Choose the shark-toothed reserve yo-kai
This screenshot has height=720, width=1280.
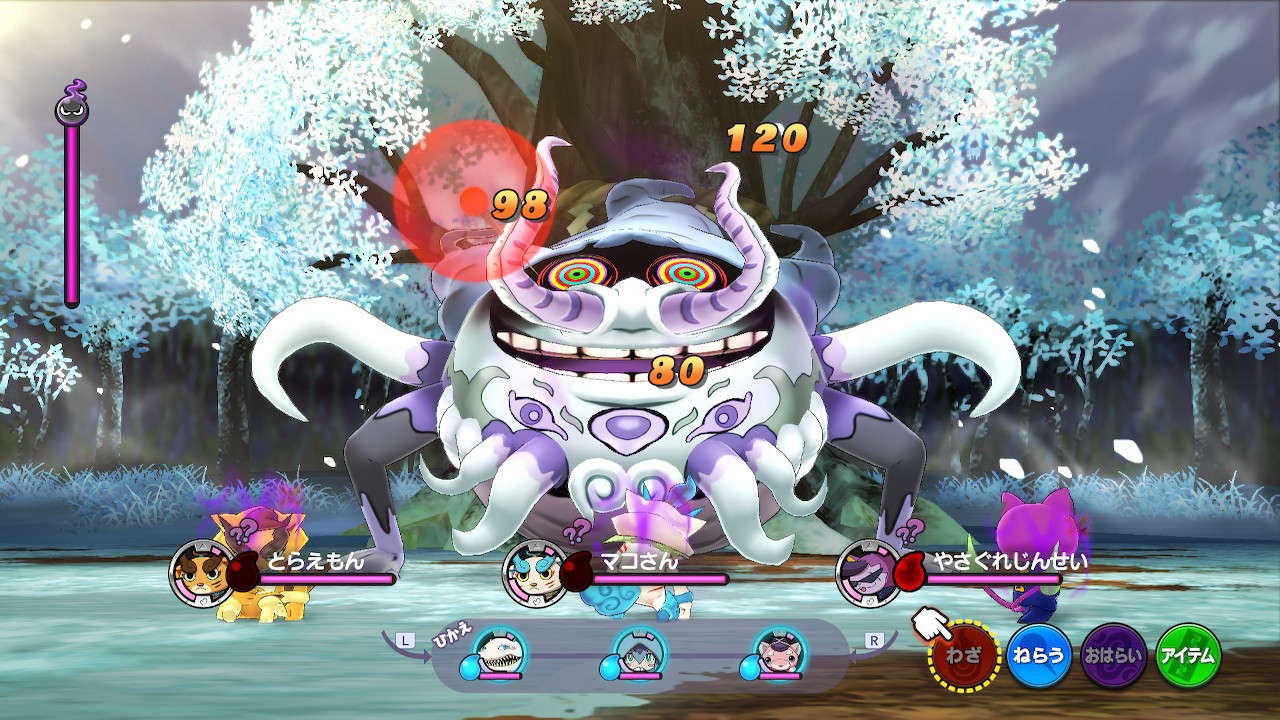click(500, 651)
